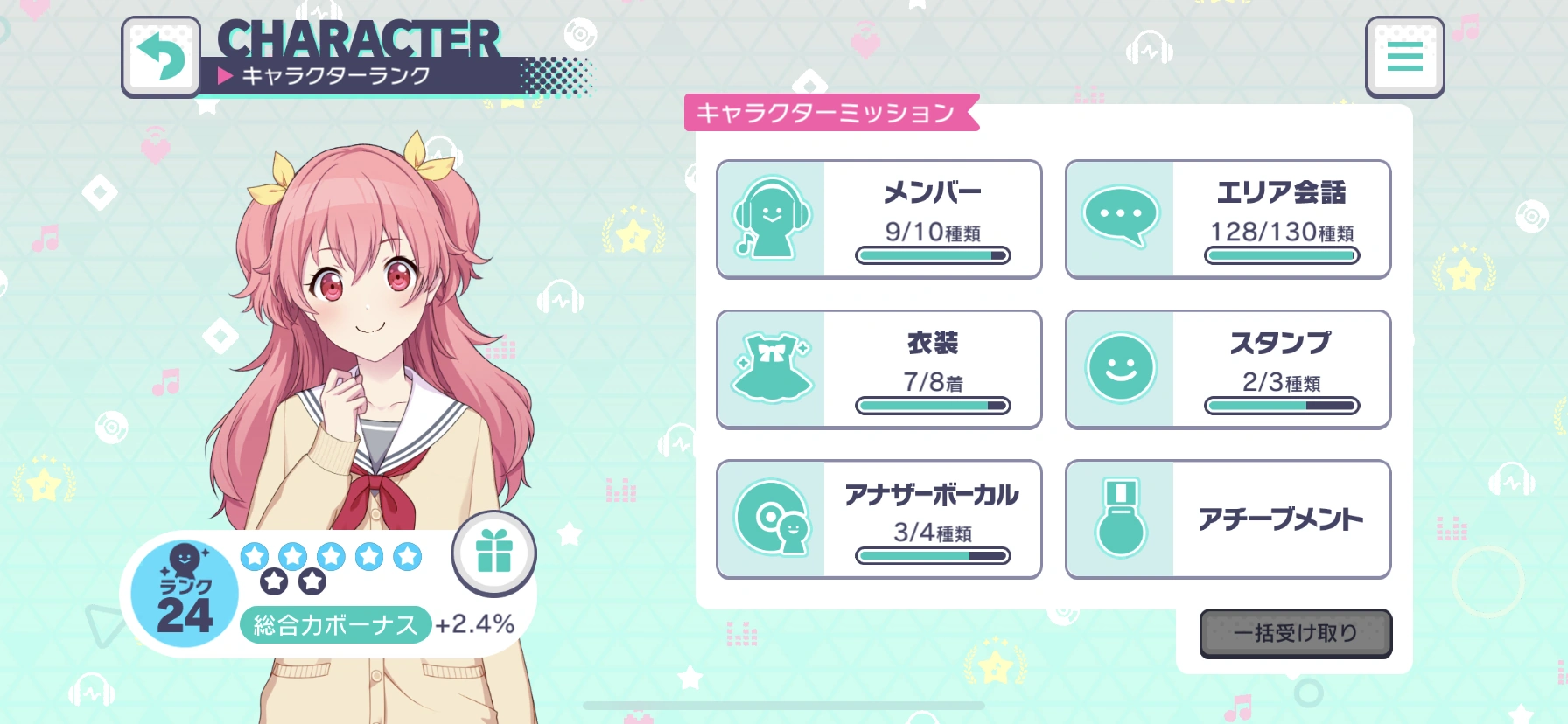Screen dimensions: 1568x724
Task: Expand the スタンプ mission details
Action: [x=1227, y=368]
